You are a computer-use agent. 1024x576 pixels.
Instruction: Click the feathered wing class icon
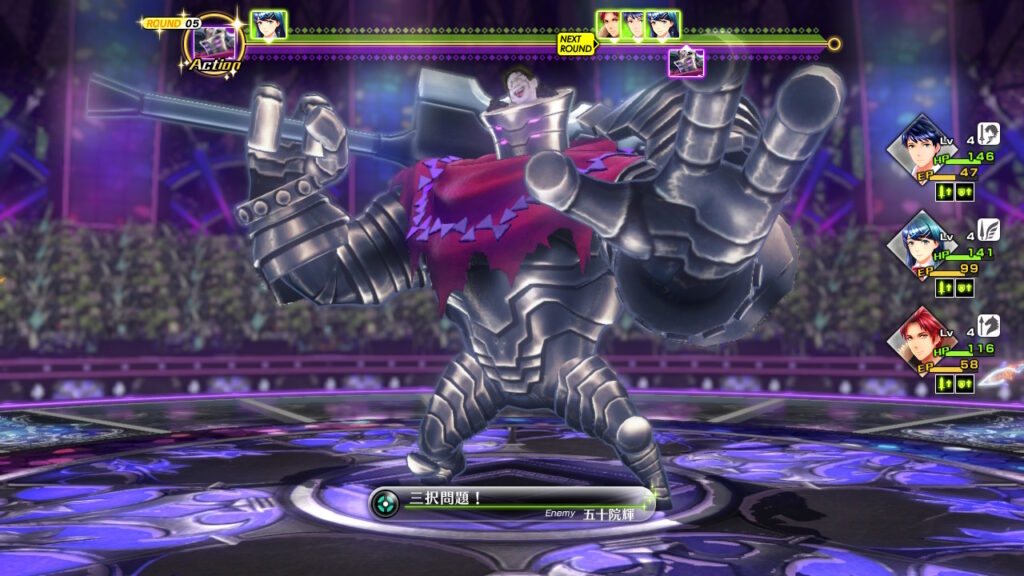989,230
